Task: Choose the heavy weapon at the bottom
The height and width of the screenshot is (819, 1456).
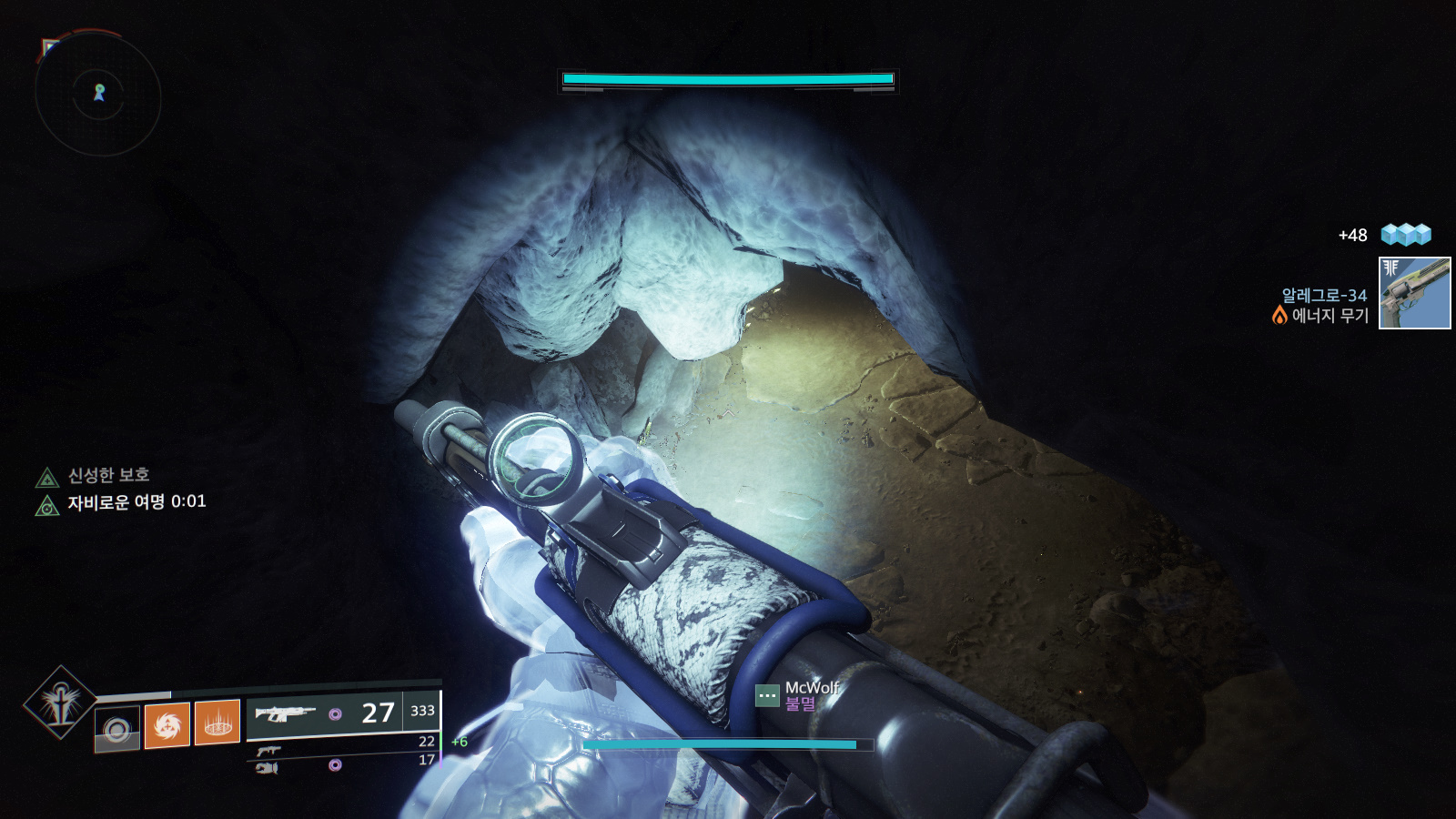Action: coord(267,768)
